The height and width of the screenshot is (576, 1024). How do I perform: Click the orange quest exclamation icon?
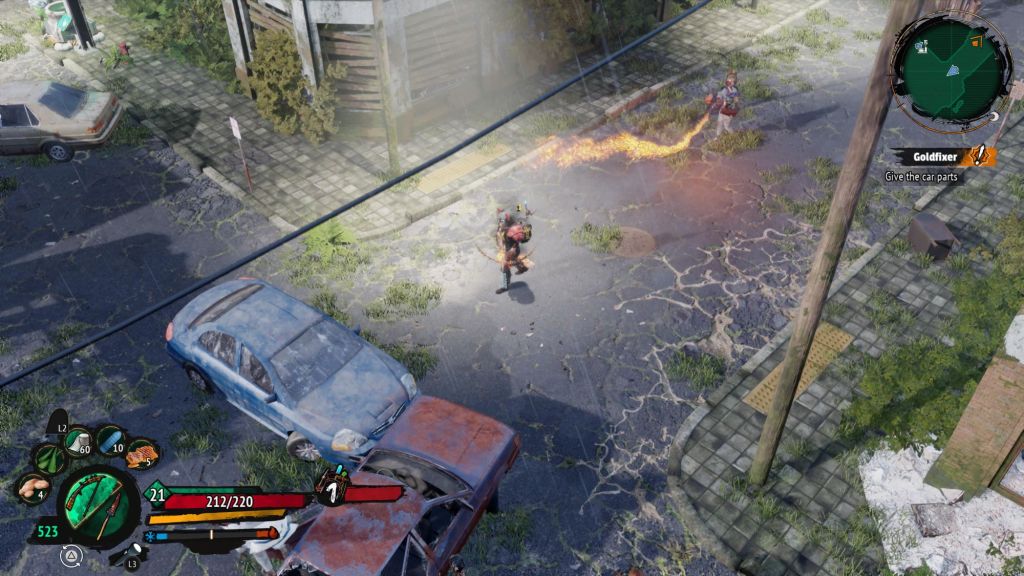pos(980,156)
